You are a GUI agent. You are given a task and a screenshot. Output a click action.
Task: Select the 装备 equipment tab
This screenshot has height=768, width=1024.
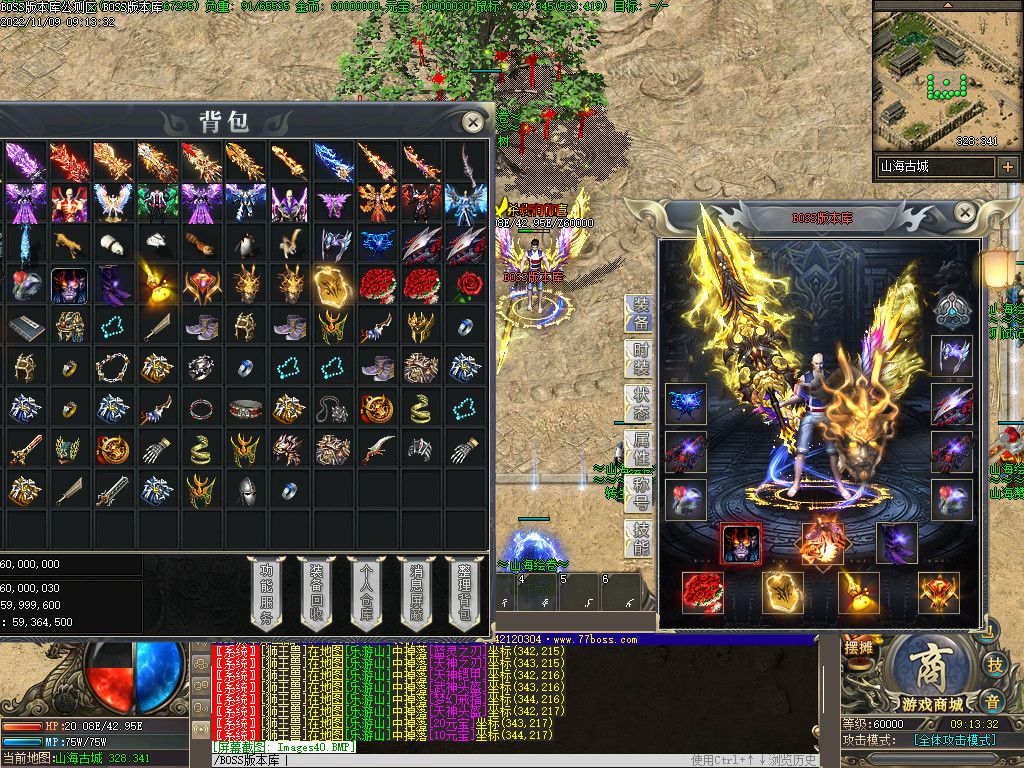(x=640, y=313)
